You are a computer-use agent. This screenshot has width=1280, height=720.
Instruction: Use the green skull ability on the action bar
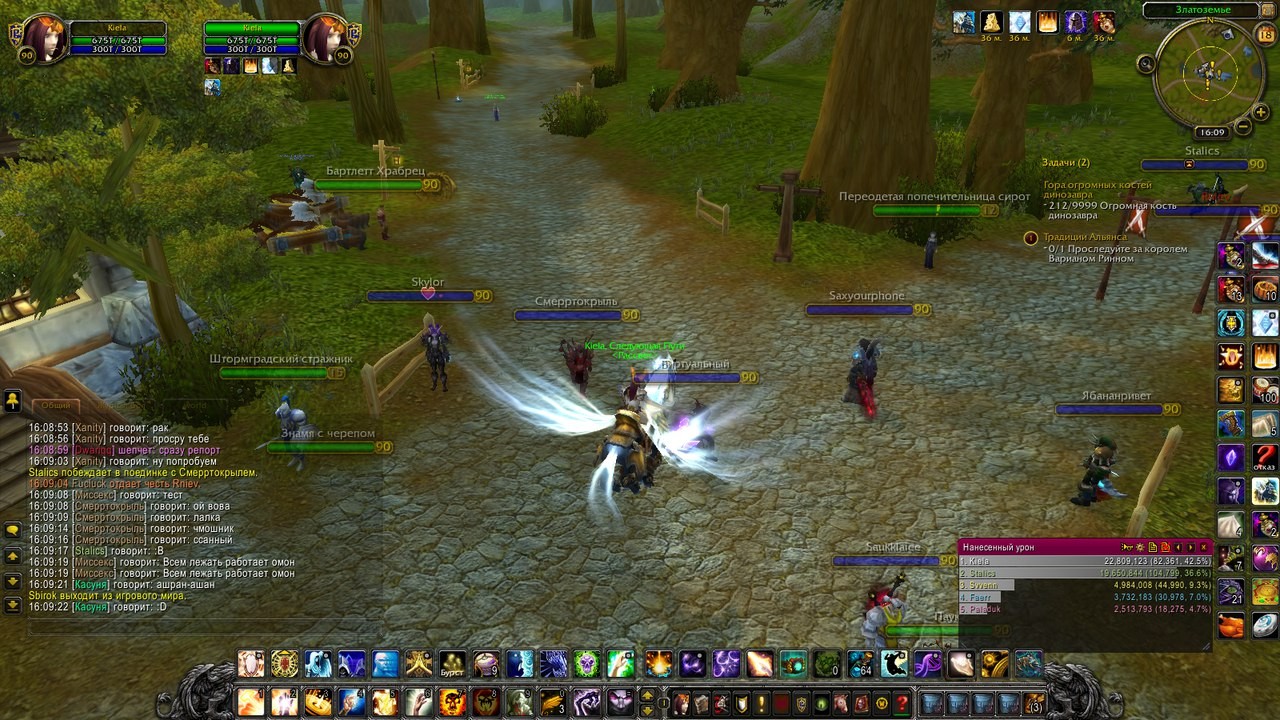(587, 664)
